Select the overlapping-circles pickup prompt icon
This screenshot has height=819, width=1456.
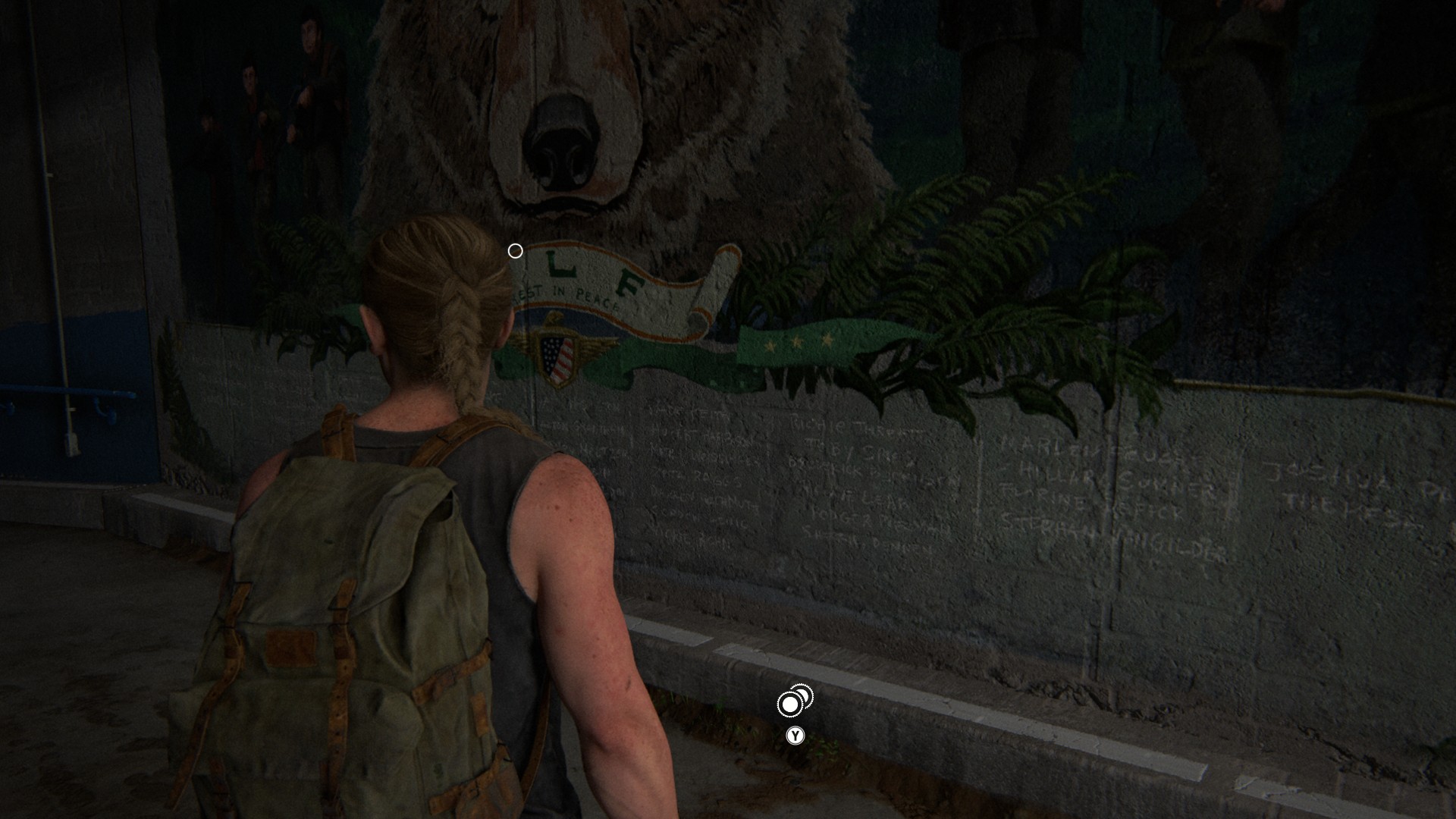[793, 701]
